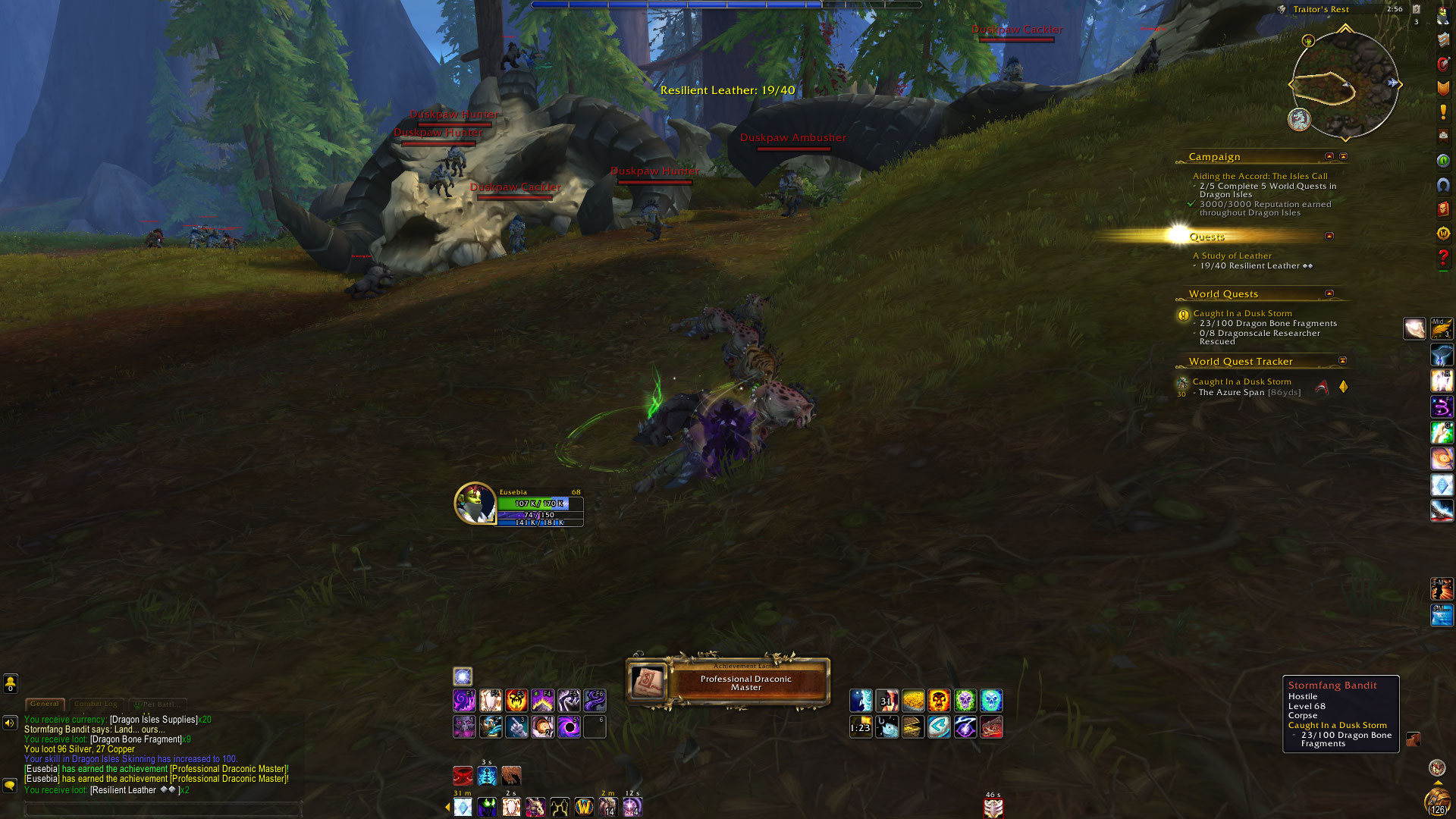Click the minimap
The image size is (1456, 819).
(x=1345, y=85)
